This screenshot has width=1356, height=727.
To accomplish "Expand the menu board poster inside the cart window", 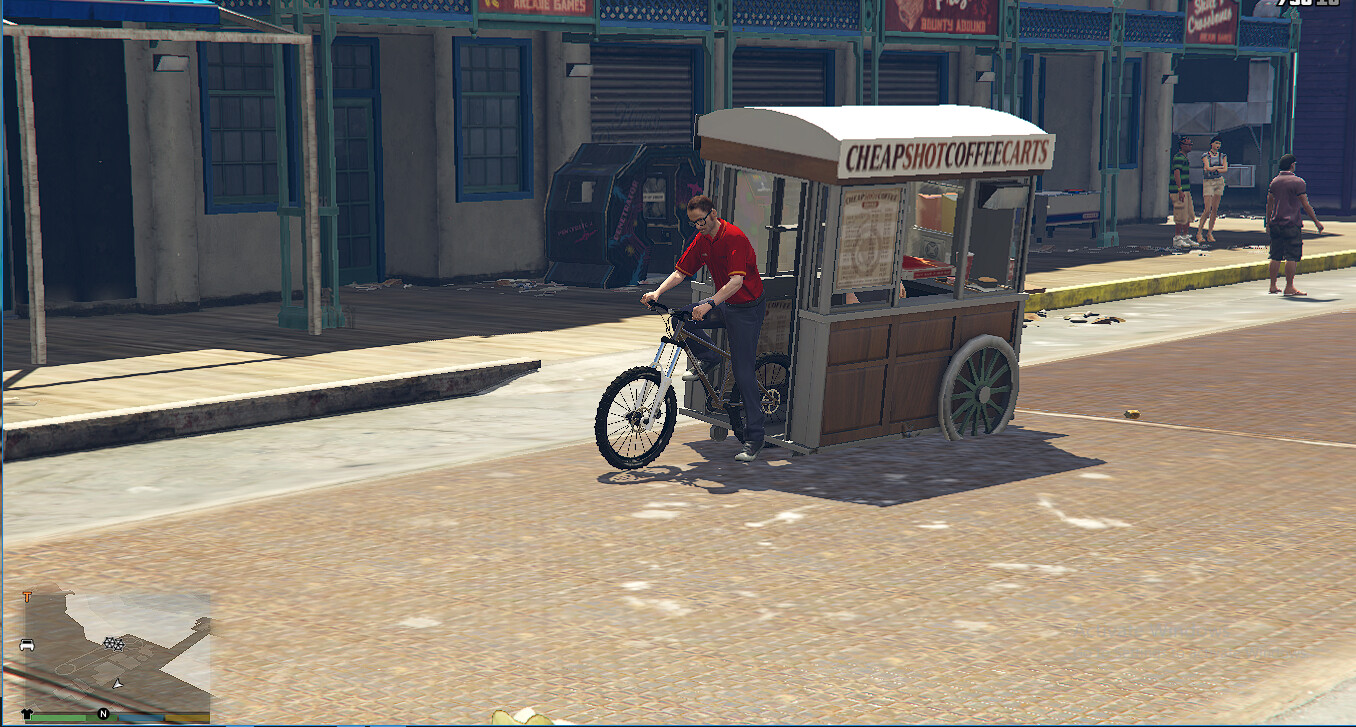I will point(866,238).
